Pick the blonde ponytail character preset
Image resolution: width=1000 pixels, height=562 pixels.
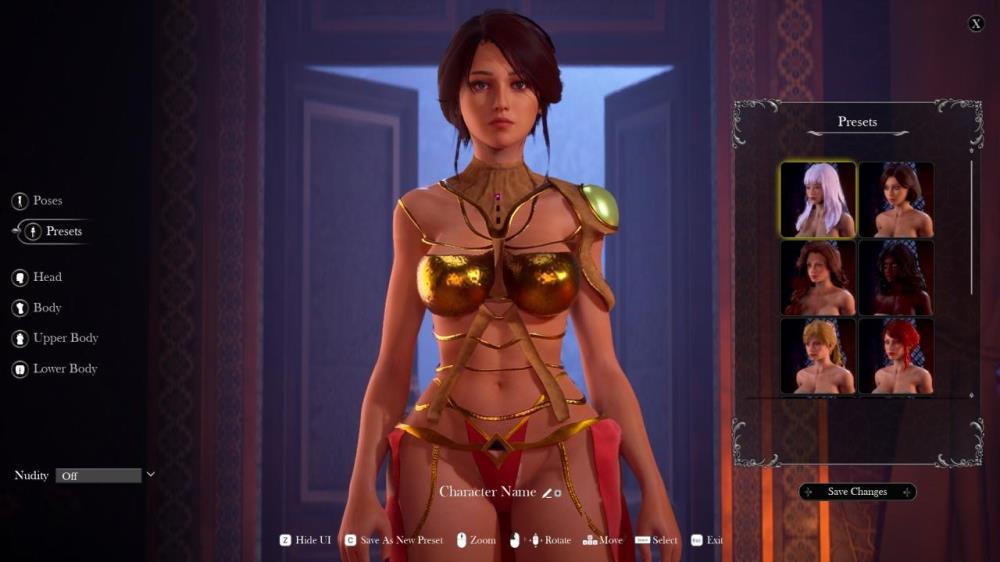coord(818,356)
